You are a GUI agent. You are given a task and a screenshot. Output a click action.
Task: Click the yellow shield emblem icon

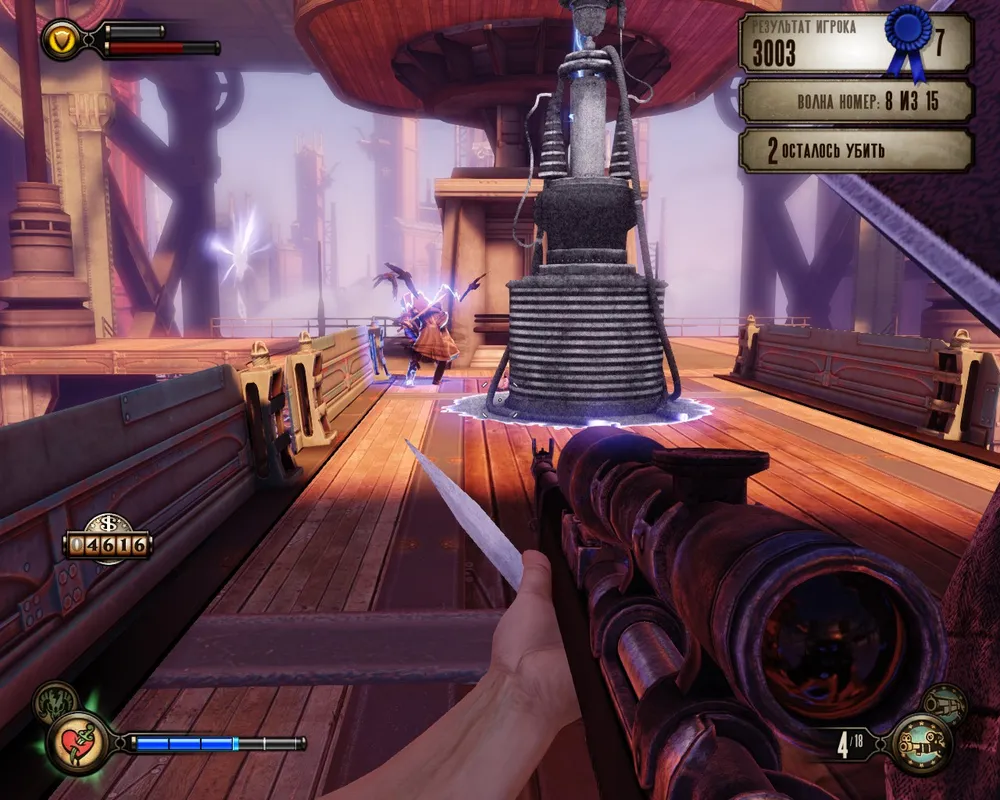tap(62, 41)
